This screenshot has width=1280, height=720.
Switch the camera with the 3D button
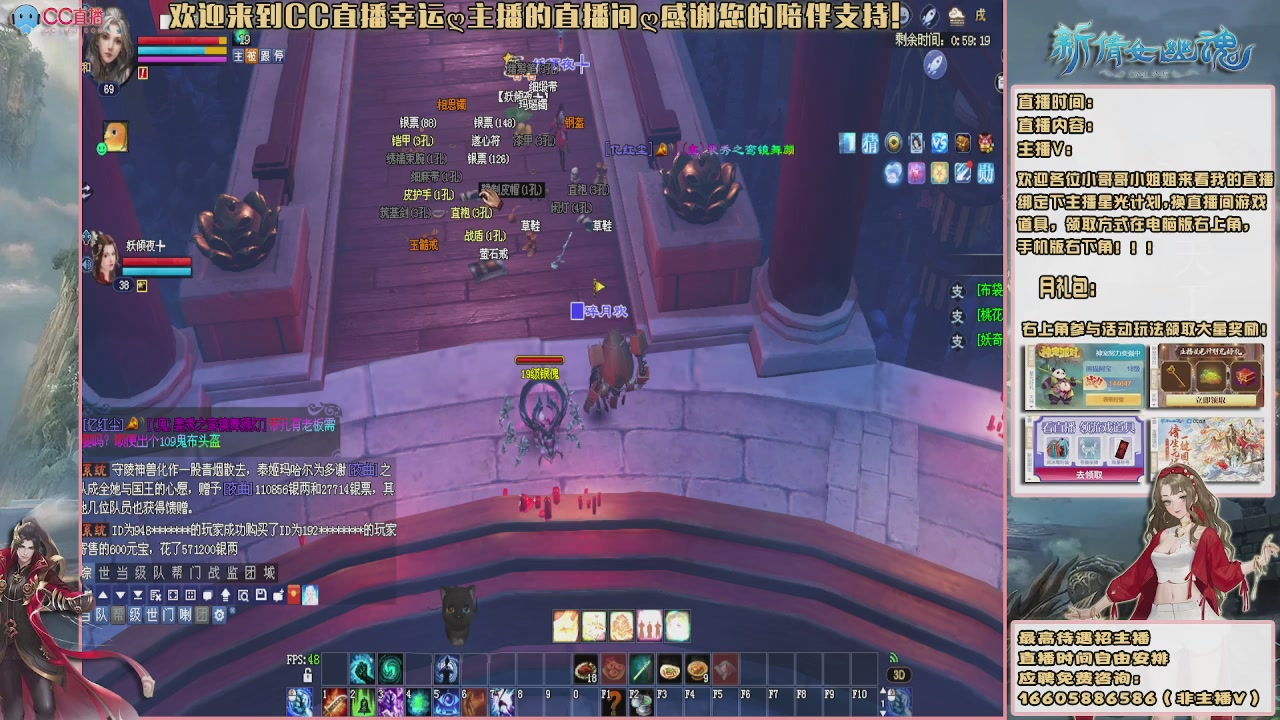901,674
